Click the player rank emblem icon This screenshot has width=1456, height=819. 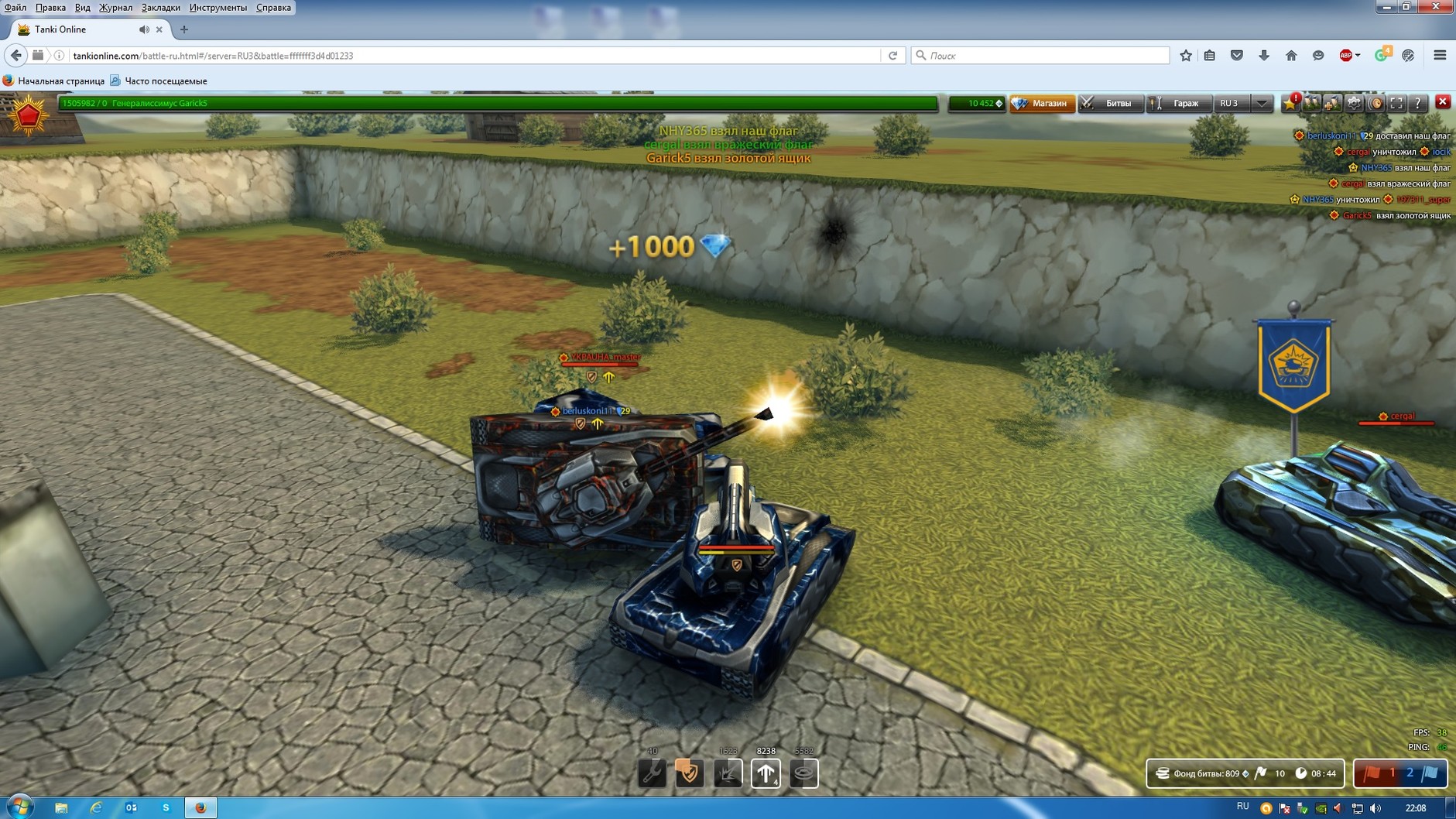(29, 116)
